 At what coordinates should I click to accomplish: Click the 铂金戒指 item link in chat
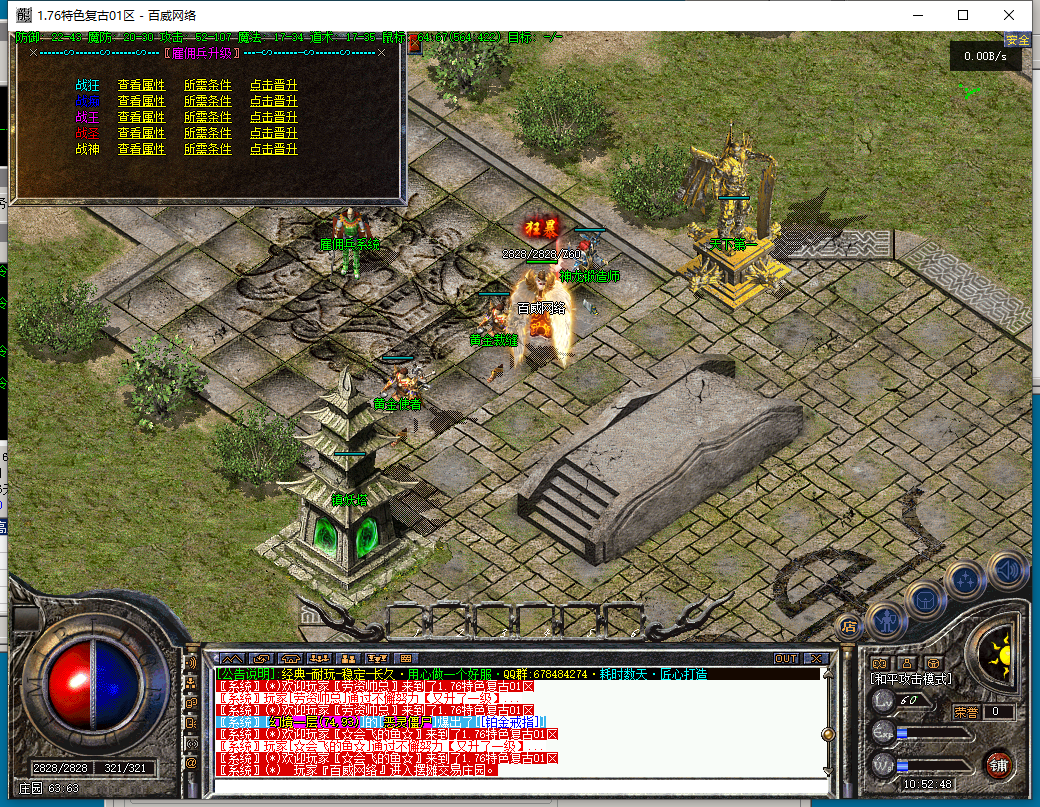[510, 722]
